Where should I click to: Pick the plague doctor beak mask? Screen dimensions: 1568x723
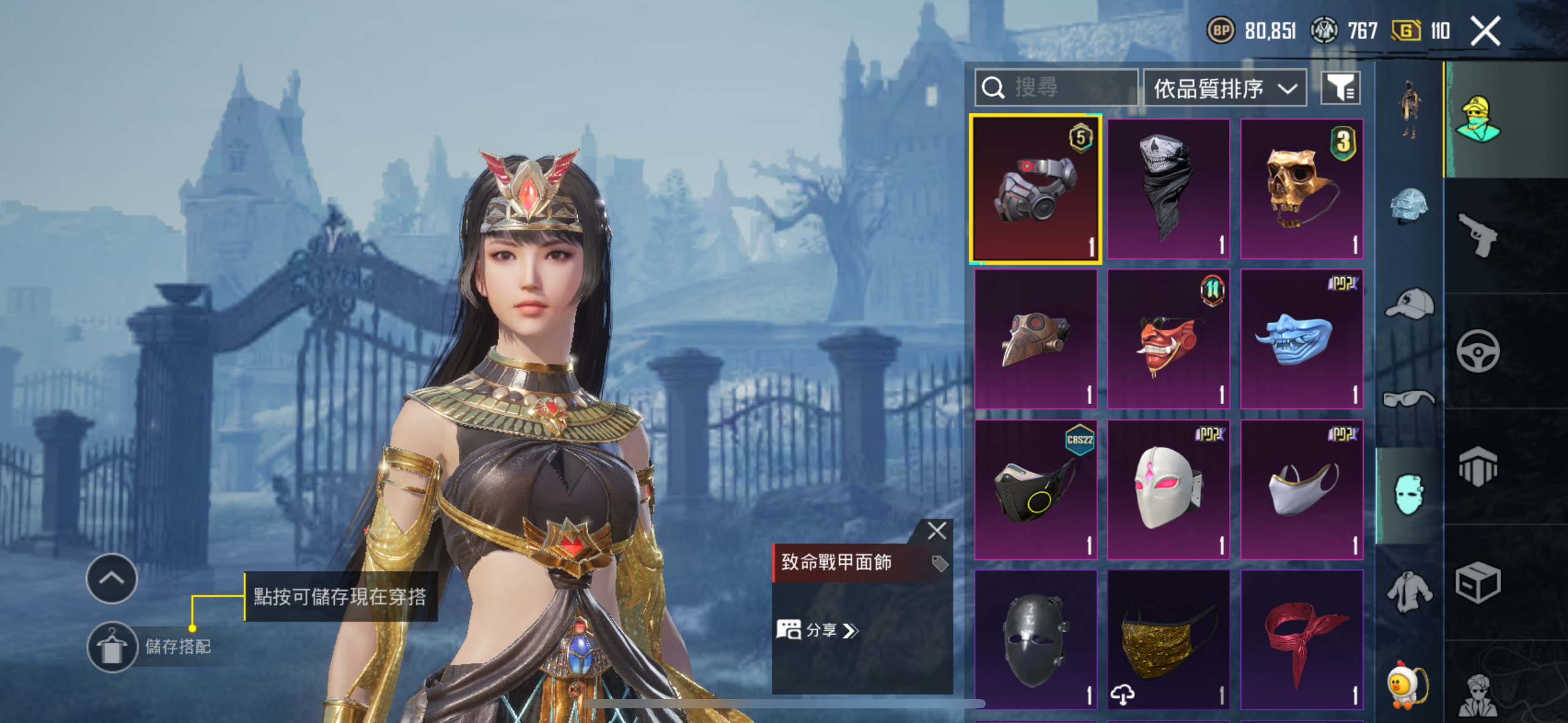click(1036, 339)
